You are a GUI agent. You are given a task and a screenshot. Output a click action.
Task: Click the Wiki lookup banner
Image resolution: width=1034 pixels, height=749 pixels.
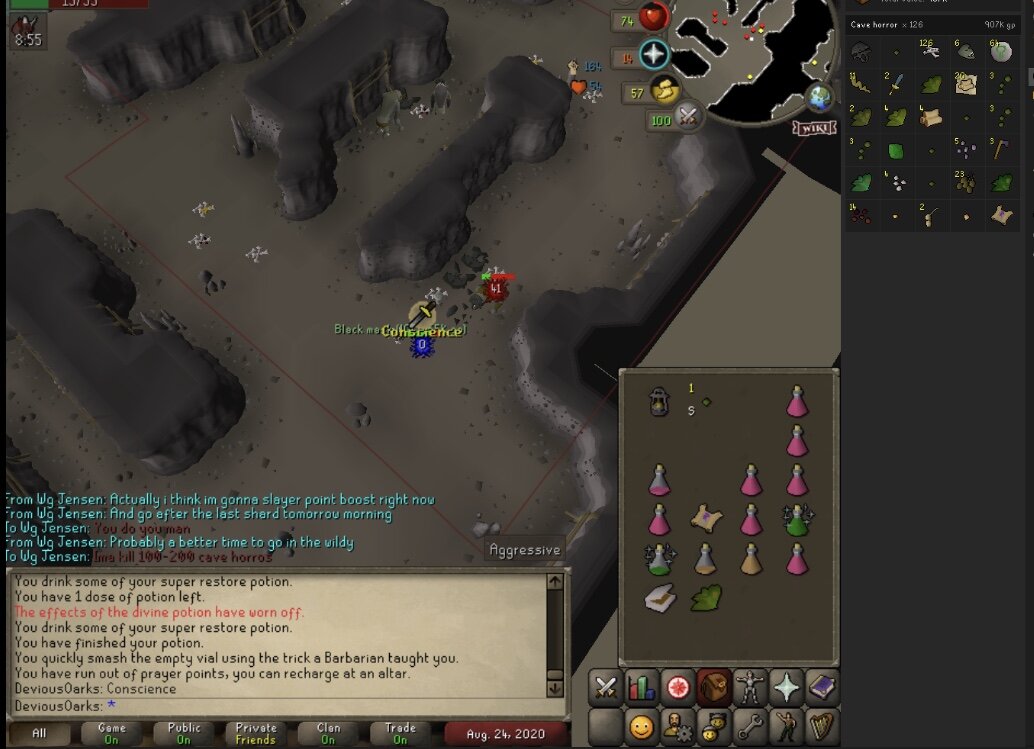point(815,128)
